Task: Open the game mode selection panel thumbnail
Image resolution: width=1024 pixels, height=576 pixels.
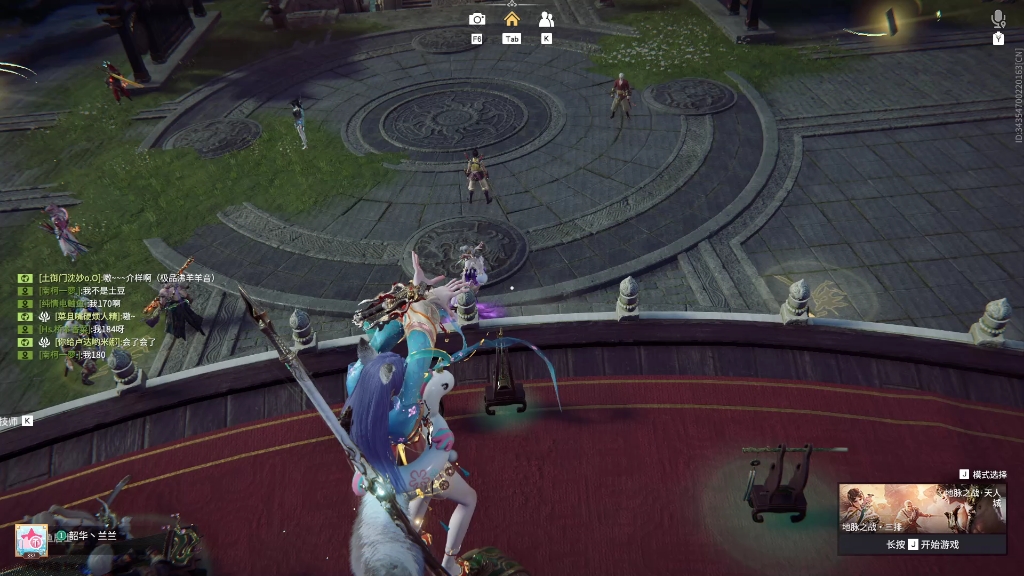Action: (x=921, y=509)
